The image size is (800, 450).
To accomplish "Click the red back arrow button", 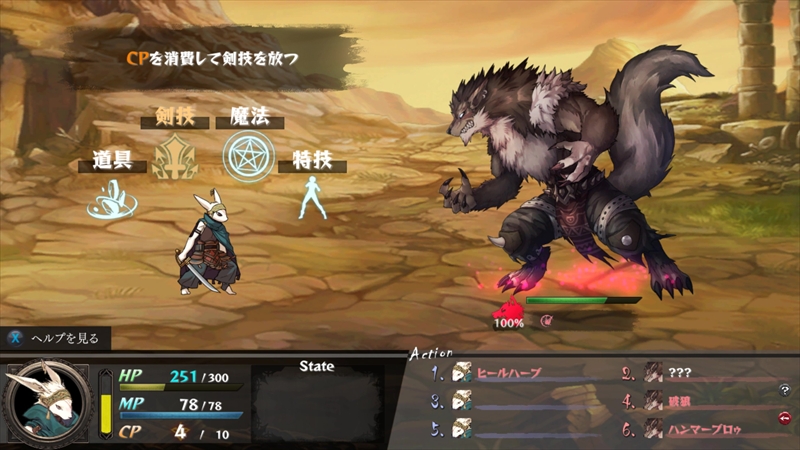I will (784, 418).
